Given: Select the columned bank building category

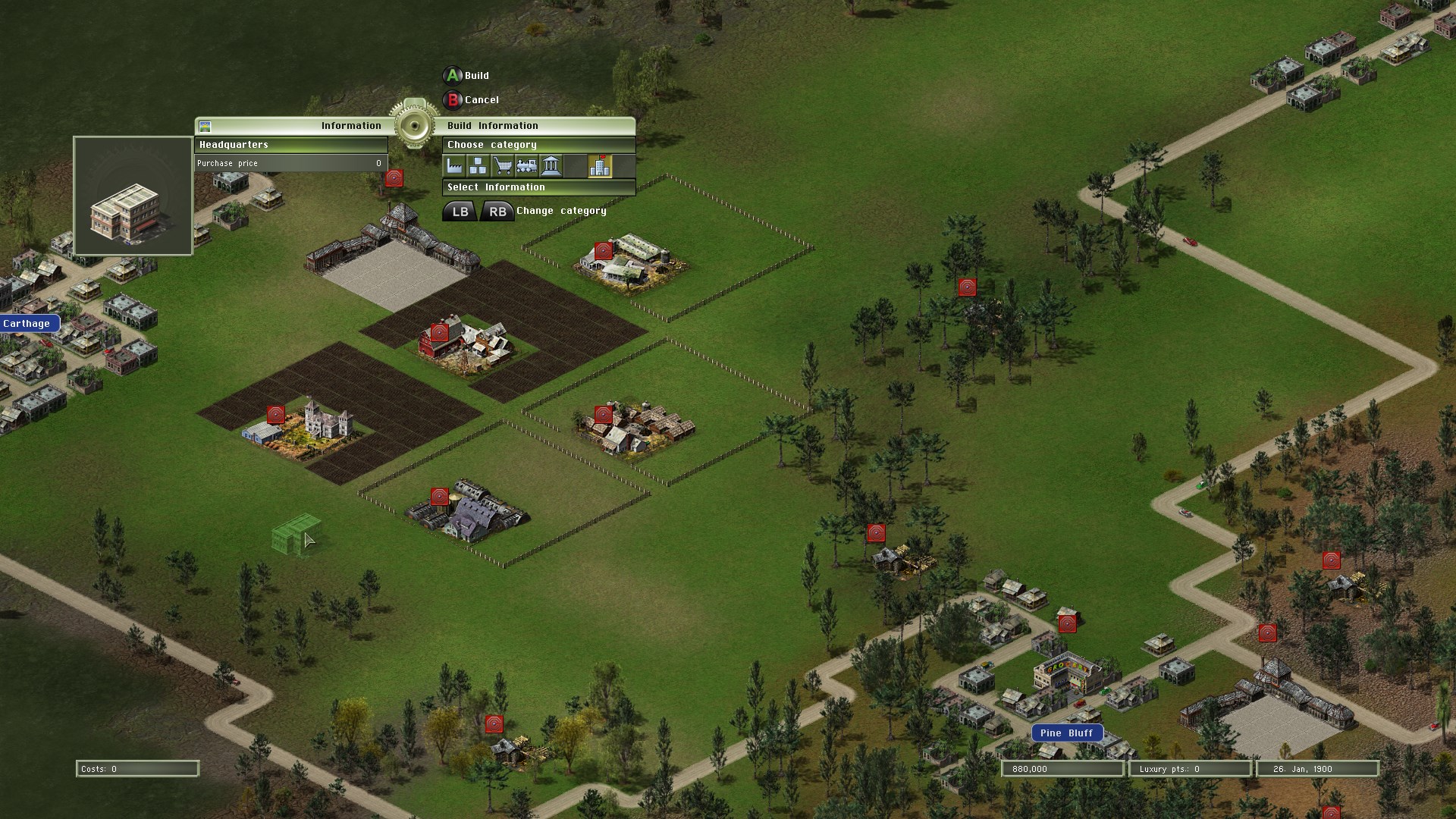Looking at the screenshot, I should click(x=551, y=166).
